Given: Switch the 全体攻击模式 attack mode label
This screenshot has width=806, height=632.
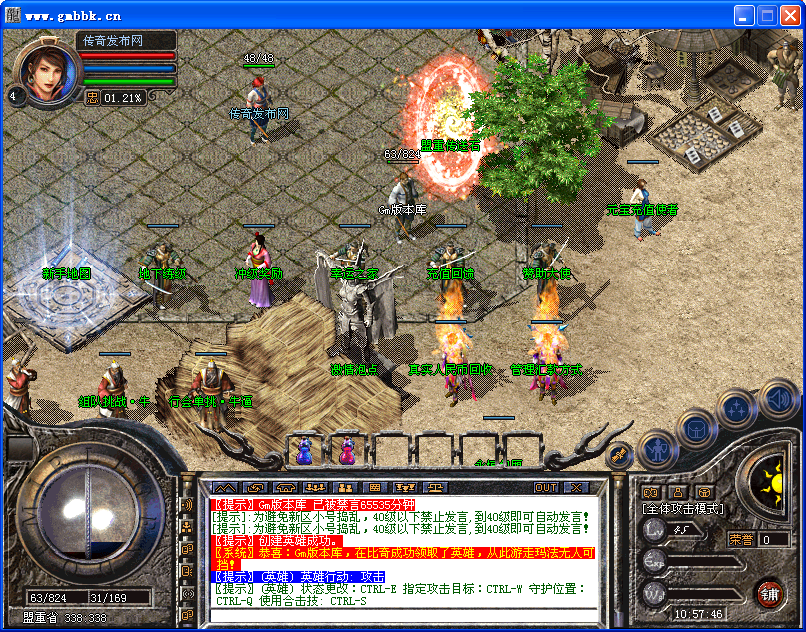Looking at the screenshot, I should (x=683, y=508).
